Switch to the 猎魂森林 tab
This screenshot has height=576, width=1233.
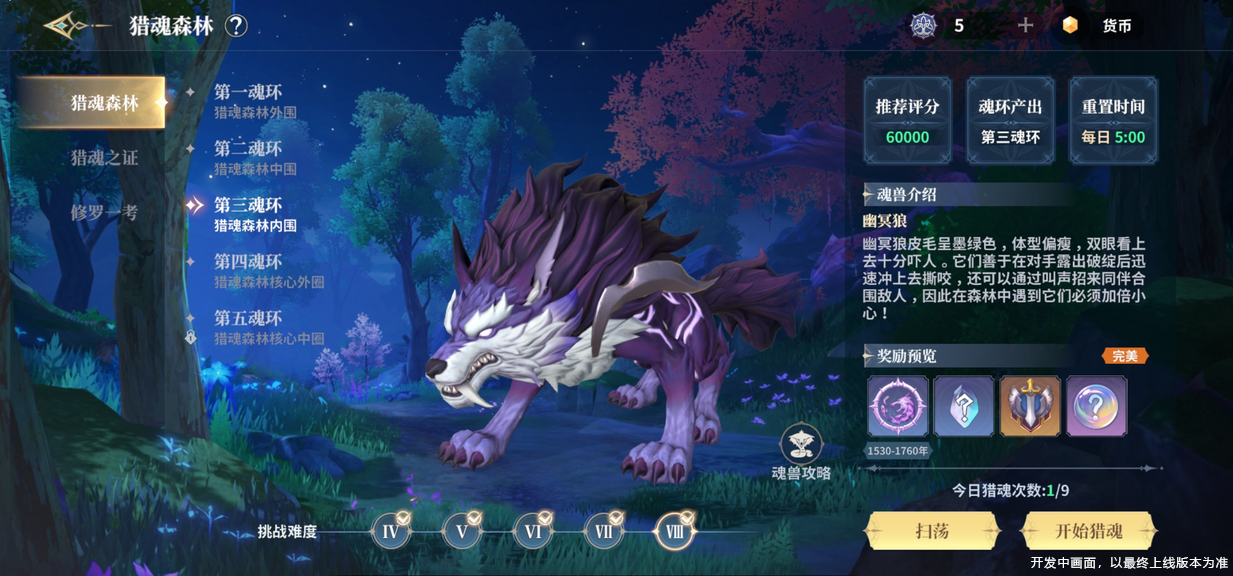pos(93,102)
